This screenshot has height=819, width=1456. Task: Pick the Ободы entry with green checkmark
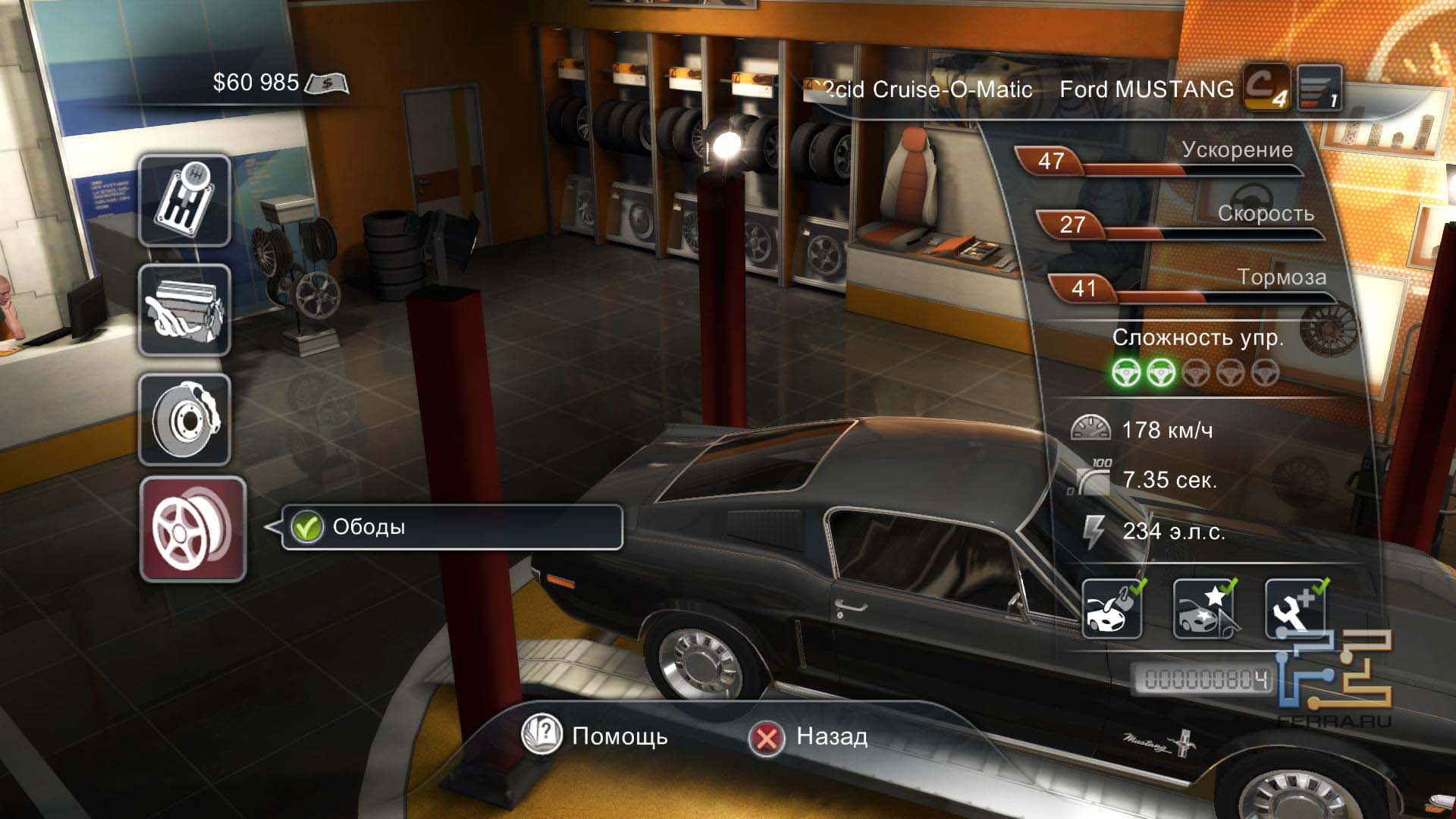(x=452, y=527)
